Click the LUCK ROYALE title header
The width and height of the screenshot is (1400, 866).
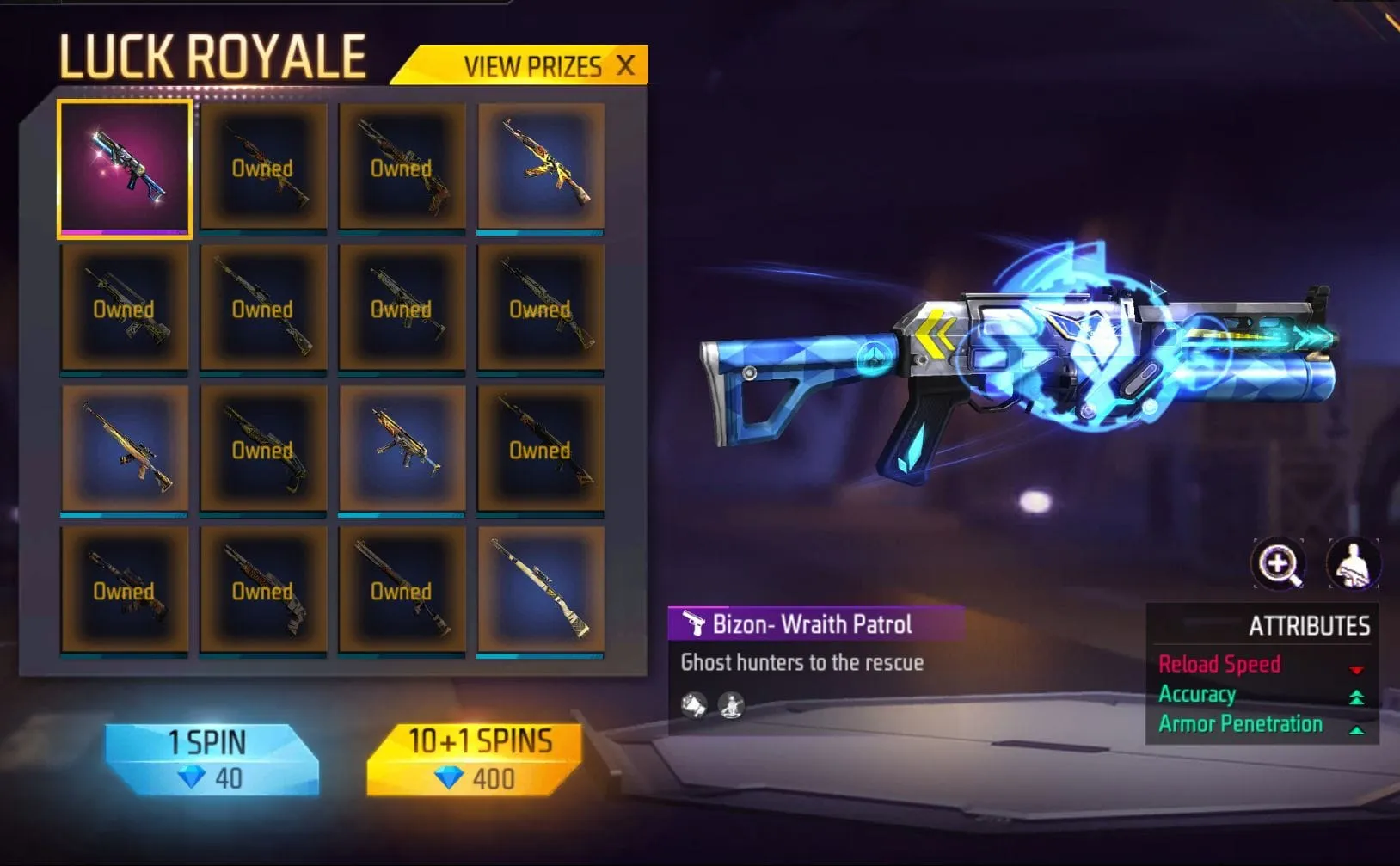click(x=212, y=57)
